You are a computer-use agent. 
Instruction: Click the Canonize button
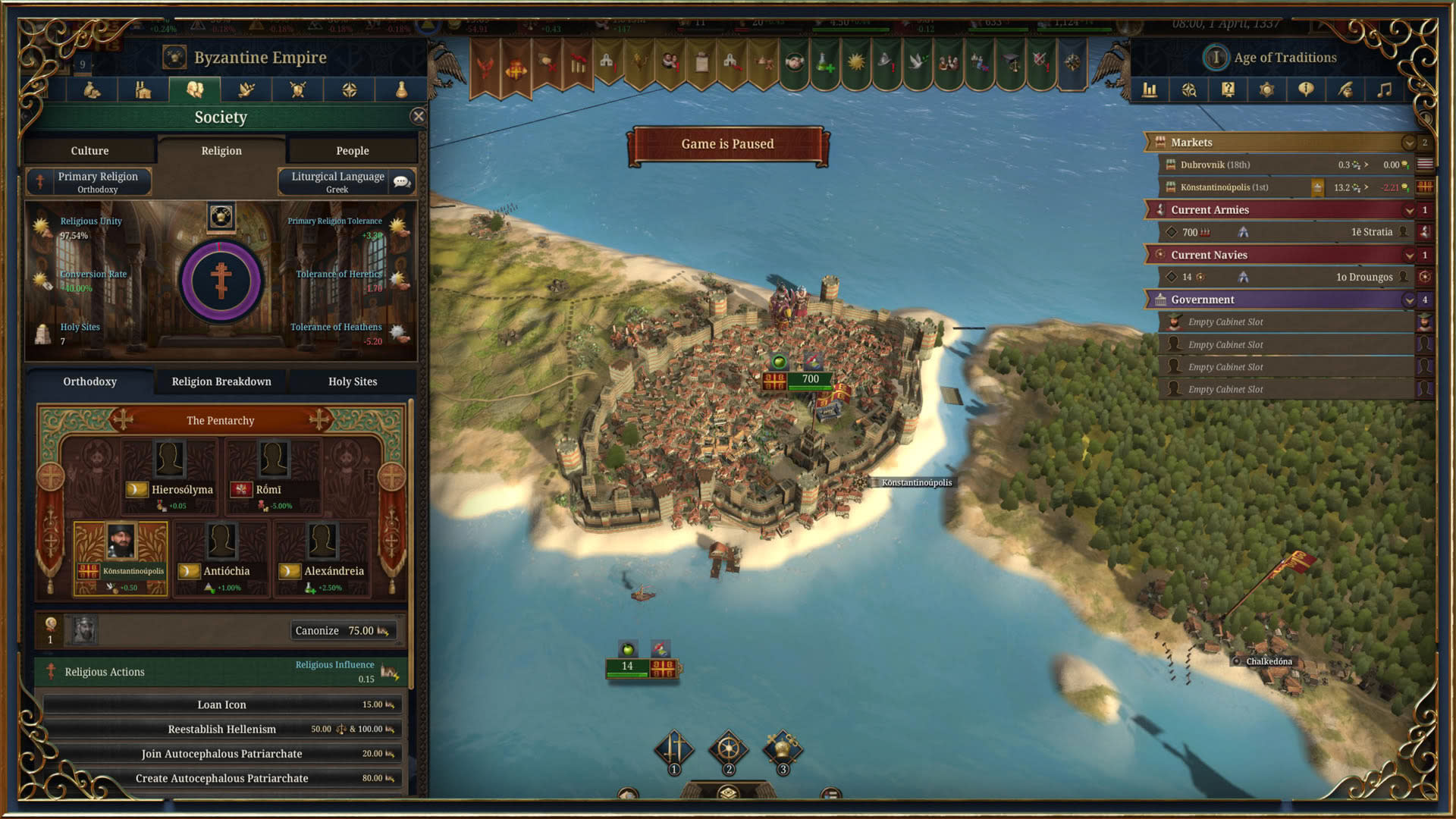(x=342, y=630)
